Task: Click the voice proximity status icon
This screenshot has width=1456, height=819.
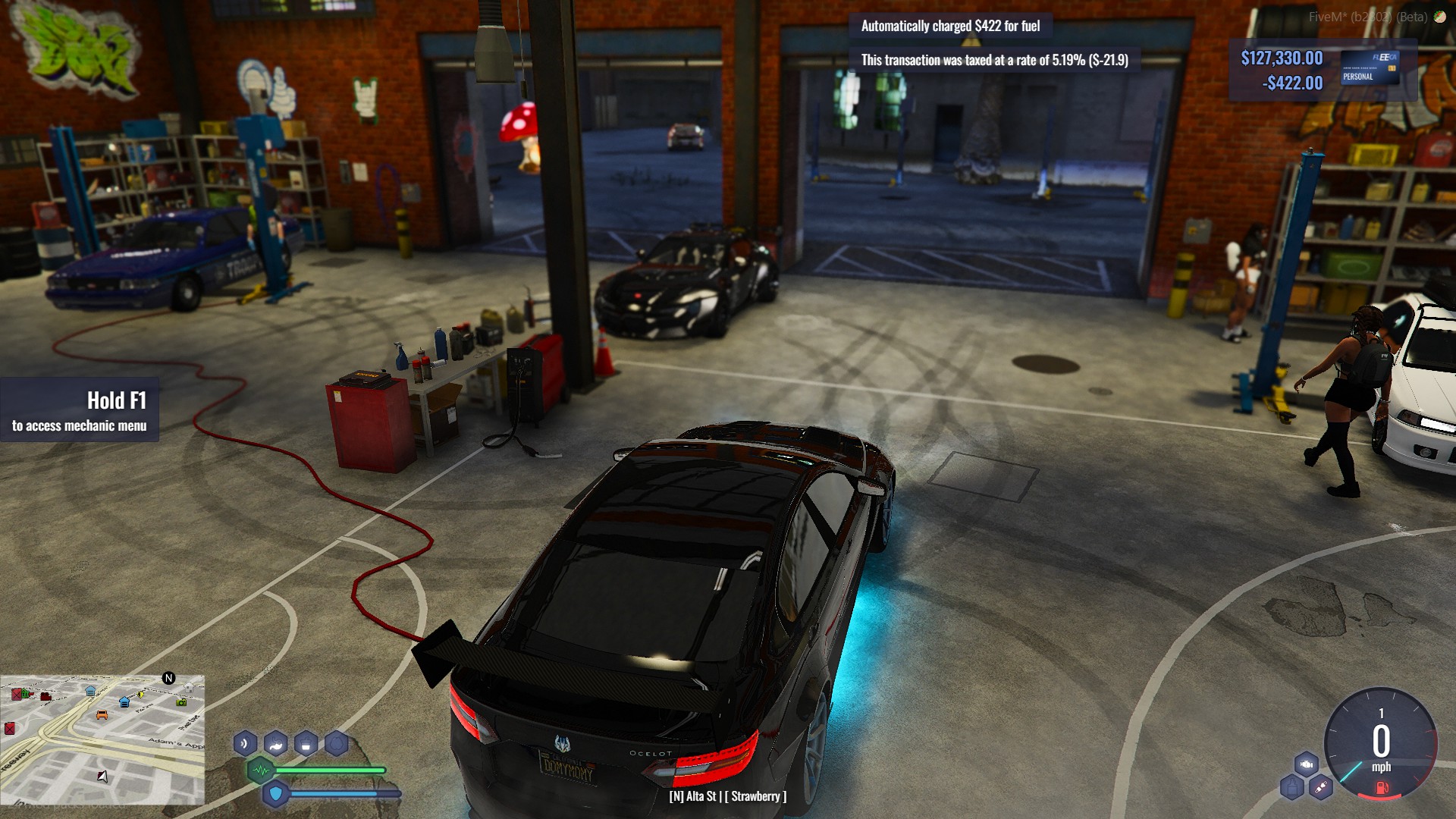Action: click(245, 743)
